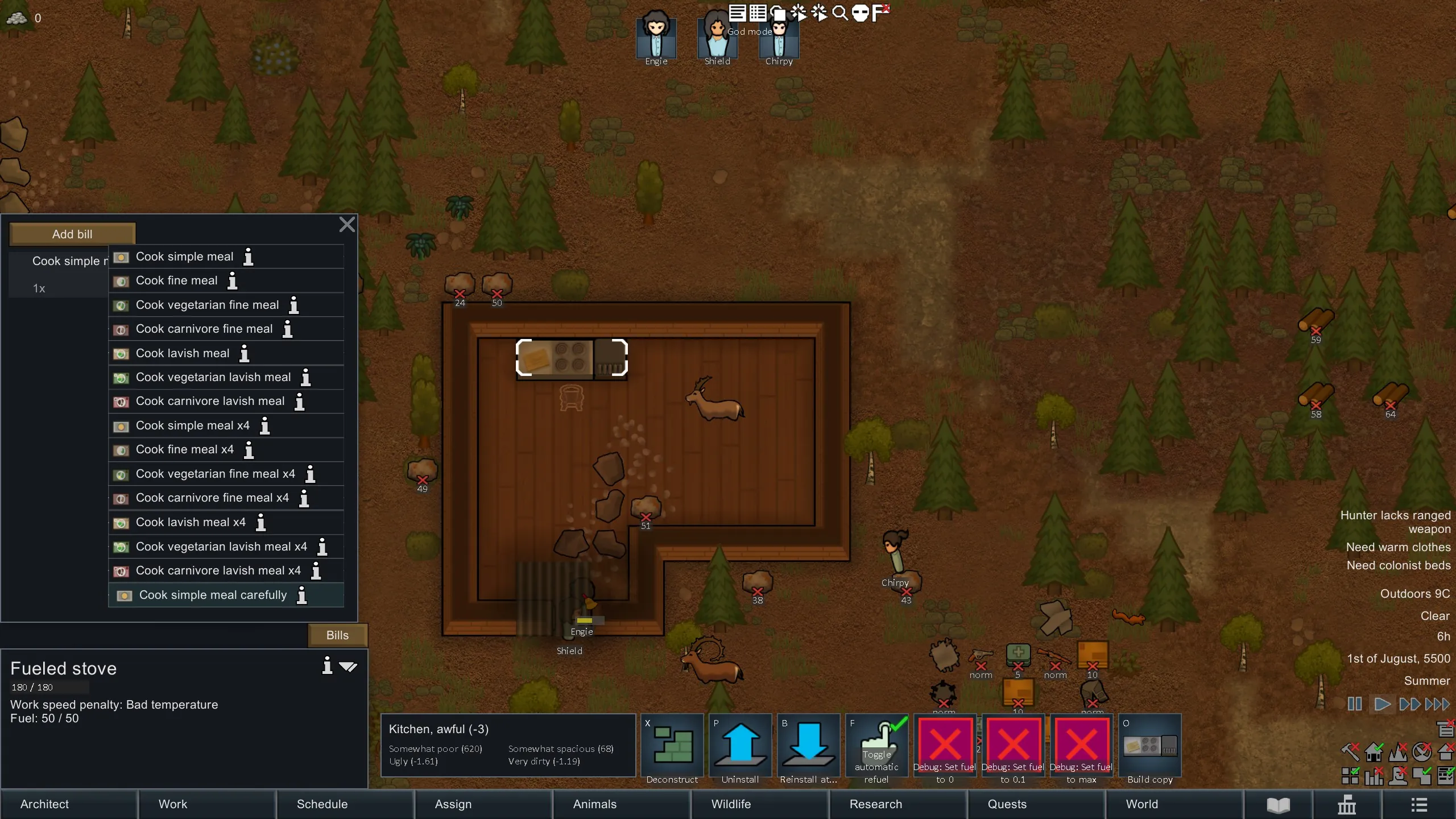Open the Wildlife tab

(731, 804)
